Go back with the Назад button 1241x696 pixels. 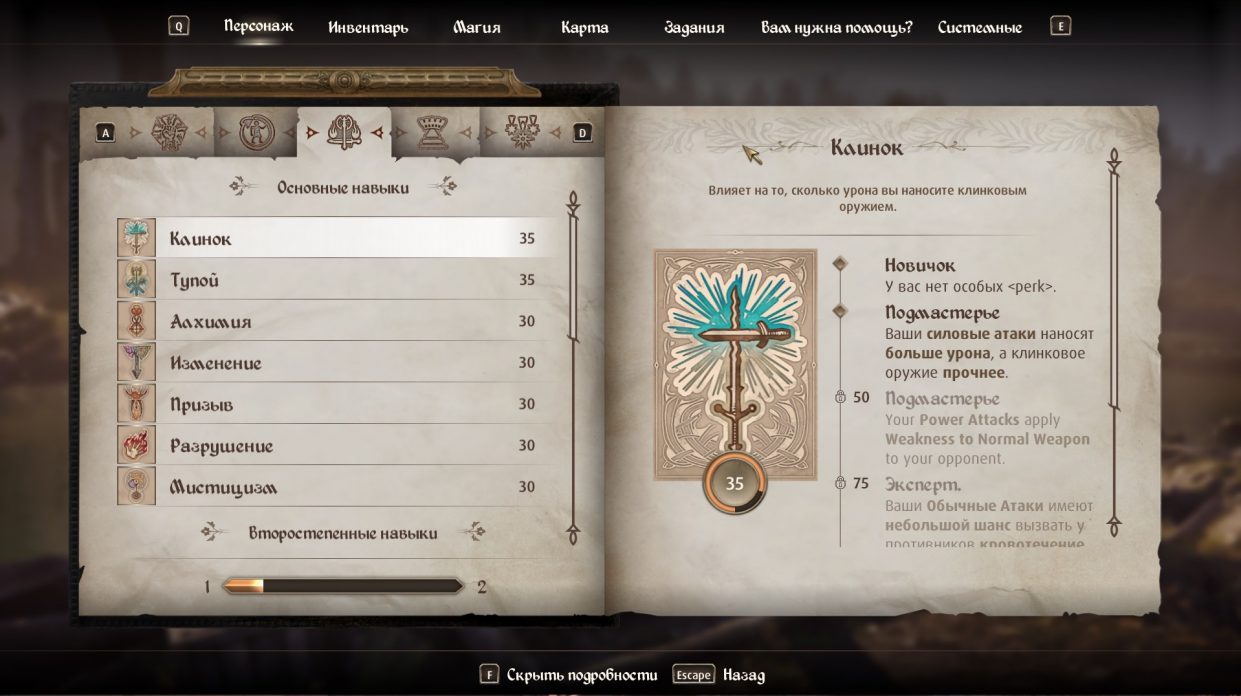pyautogui.click(x=743, y=675)
